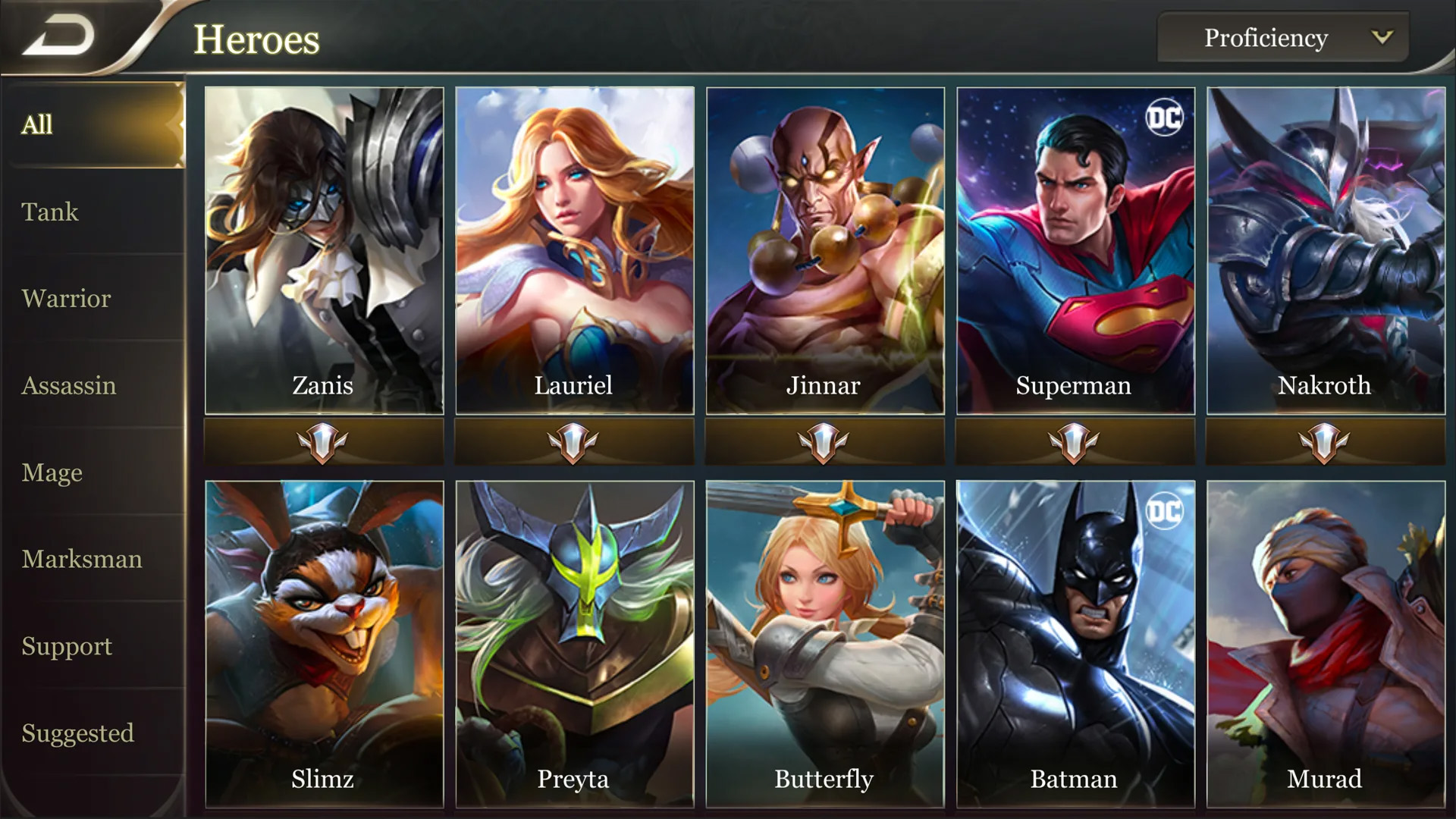This screenshot has height=819, width=1456.
Task: Switch to the Tank category
Action: (50, 212)
